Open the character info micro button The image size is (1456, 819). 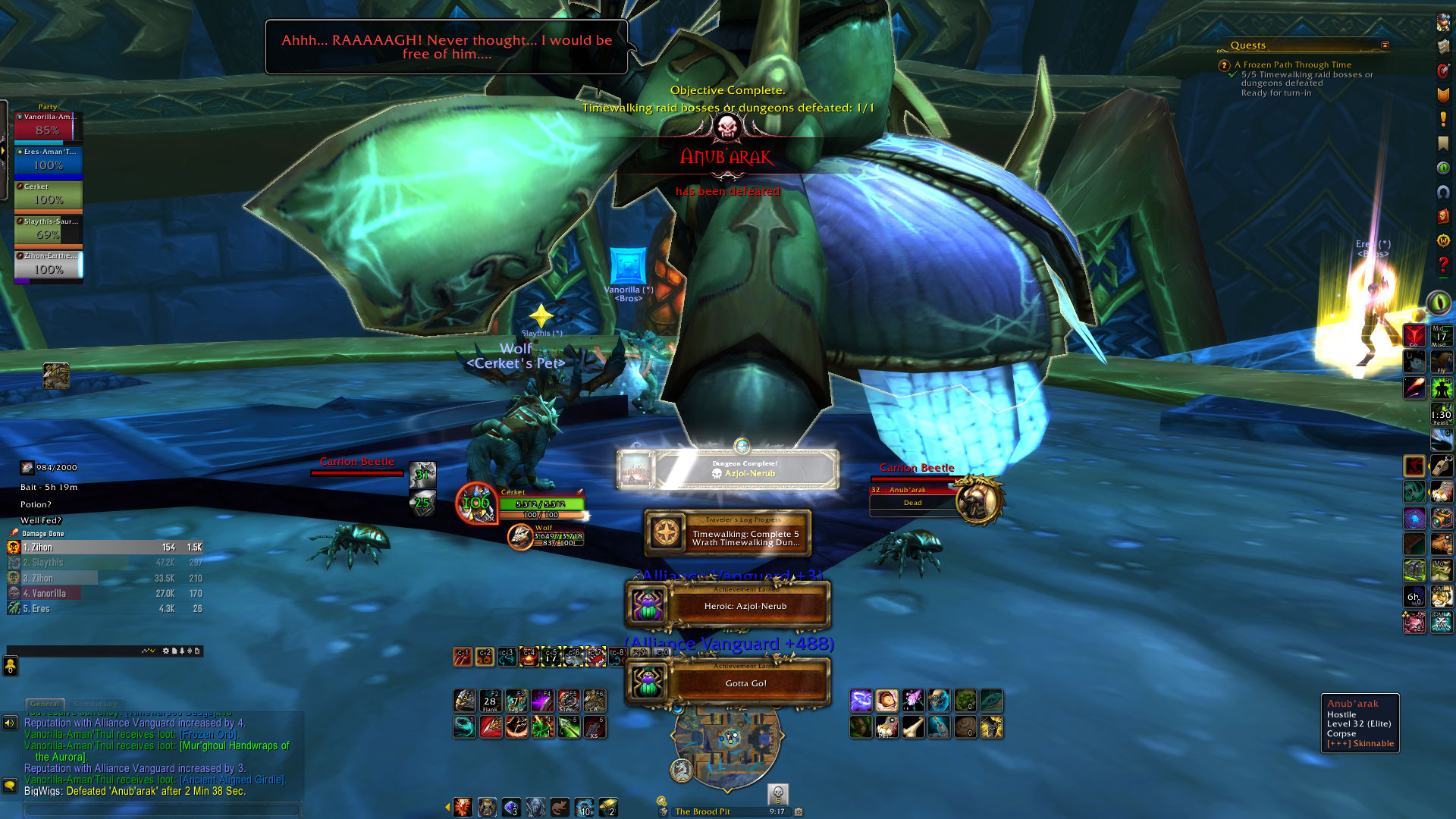[1442, 23]
